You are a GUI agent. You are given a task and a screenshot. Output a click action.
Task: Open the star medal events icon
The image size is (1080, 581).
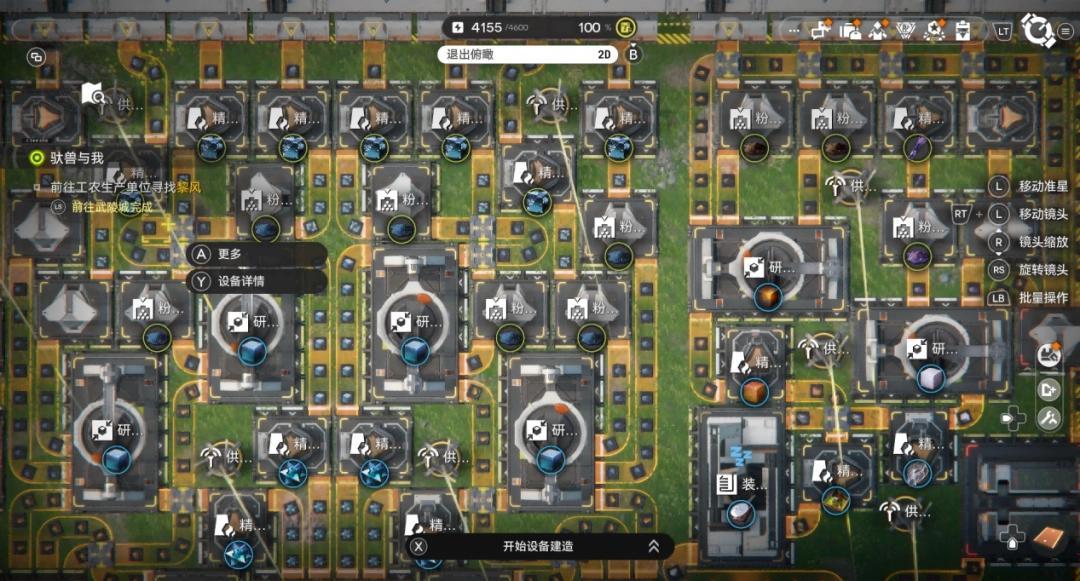pos(936,29)
